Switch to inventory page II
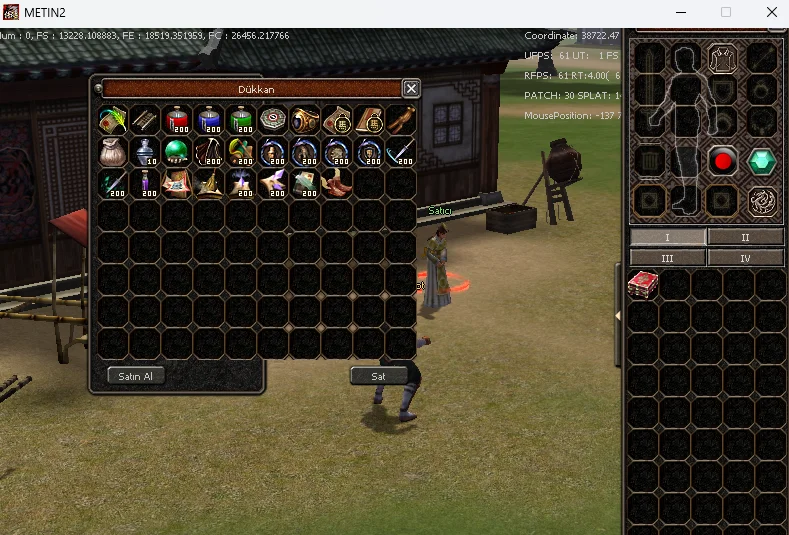 coord(745,237)
